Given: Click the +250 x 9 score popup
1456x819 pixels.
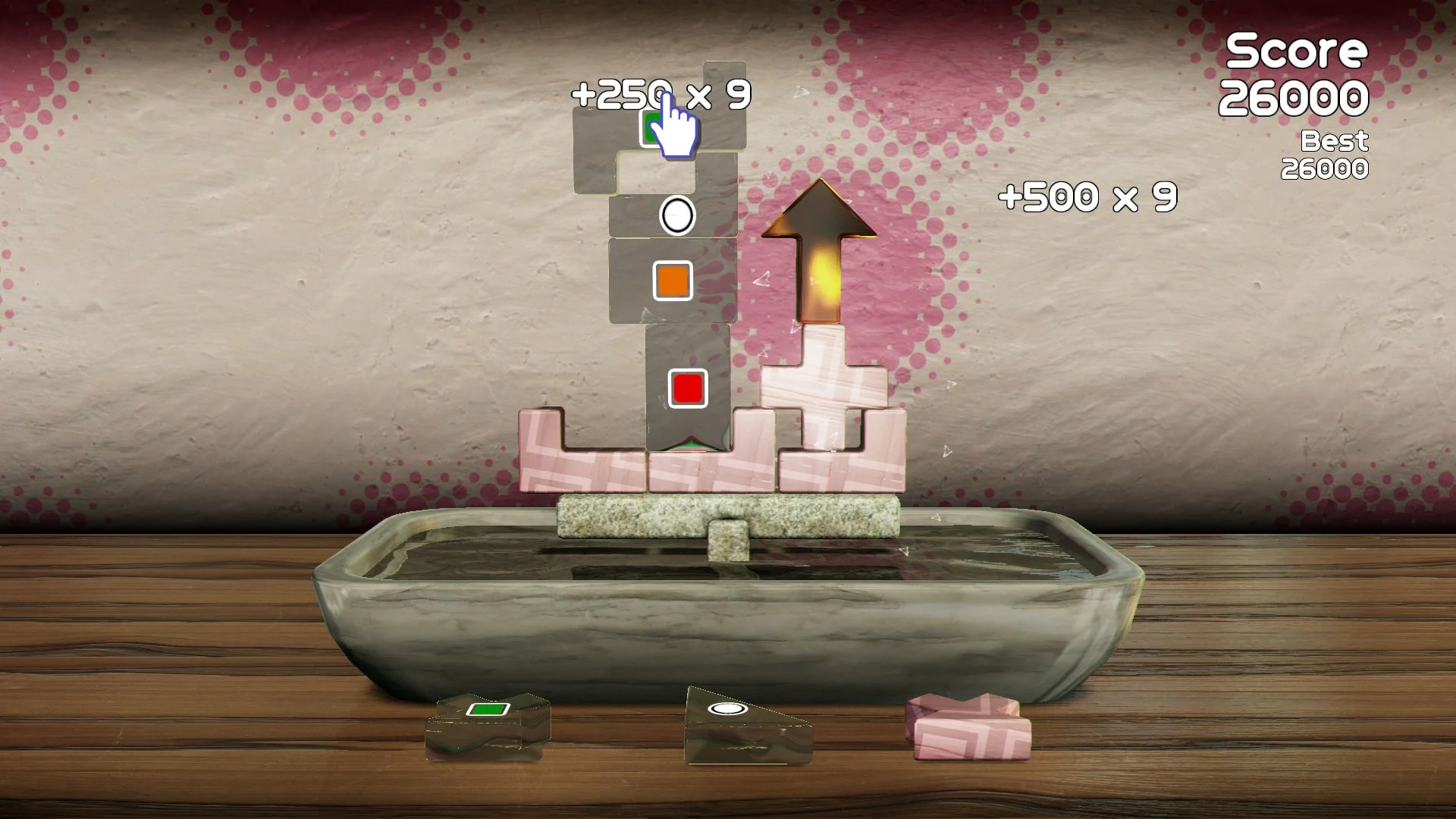Looking at the screenshot, I should point(661,93).
